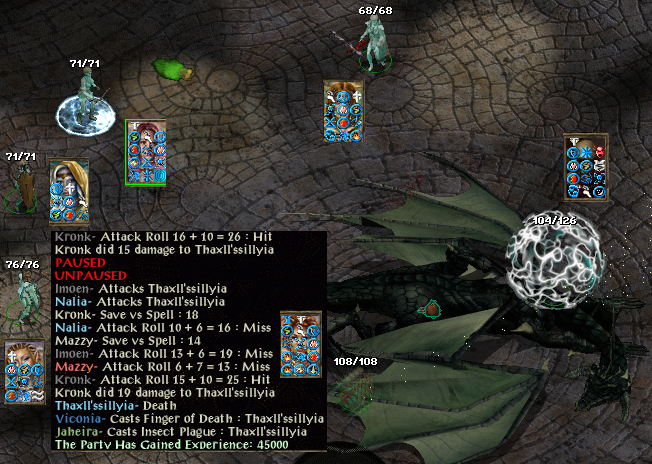
Task: Choose the gold-hooded character portrait
Action: (x=69, y=190)
